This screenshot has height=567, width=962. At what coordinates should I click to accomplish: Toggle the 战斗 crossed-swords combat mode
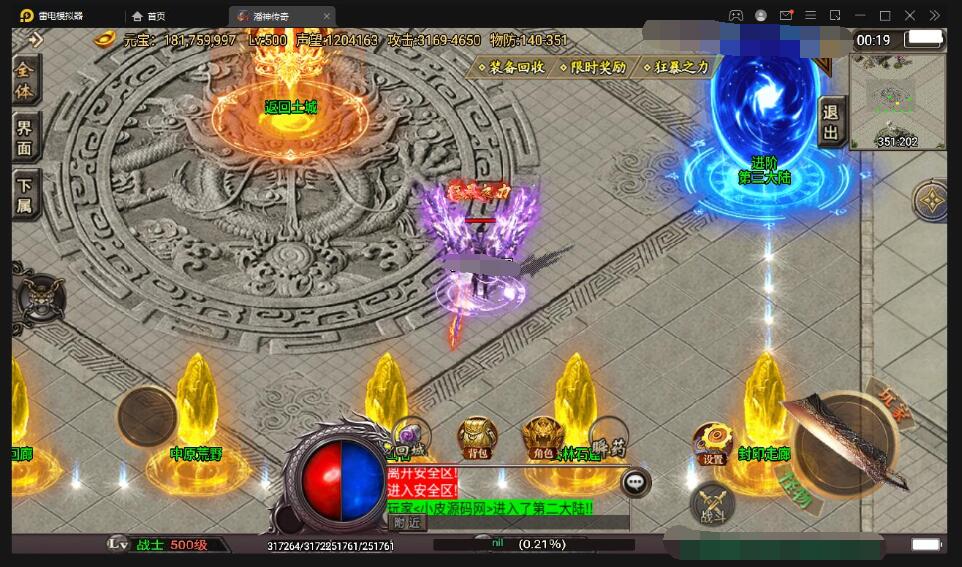click(x=712, y=503)
